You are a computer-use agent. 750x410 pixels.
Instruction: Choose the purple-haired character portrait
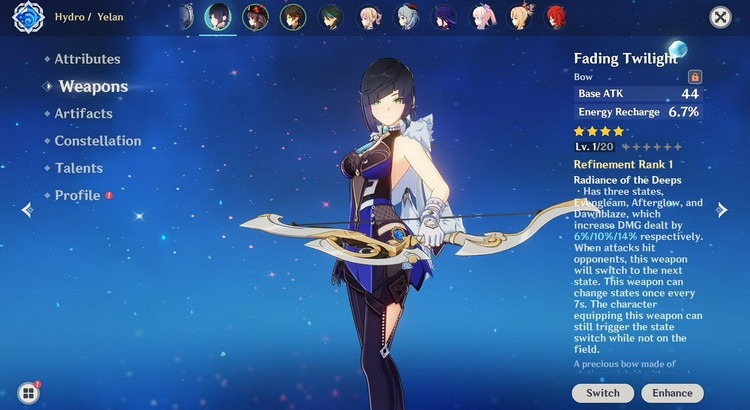(x=445, y=17)
